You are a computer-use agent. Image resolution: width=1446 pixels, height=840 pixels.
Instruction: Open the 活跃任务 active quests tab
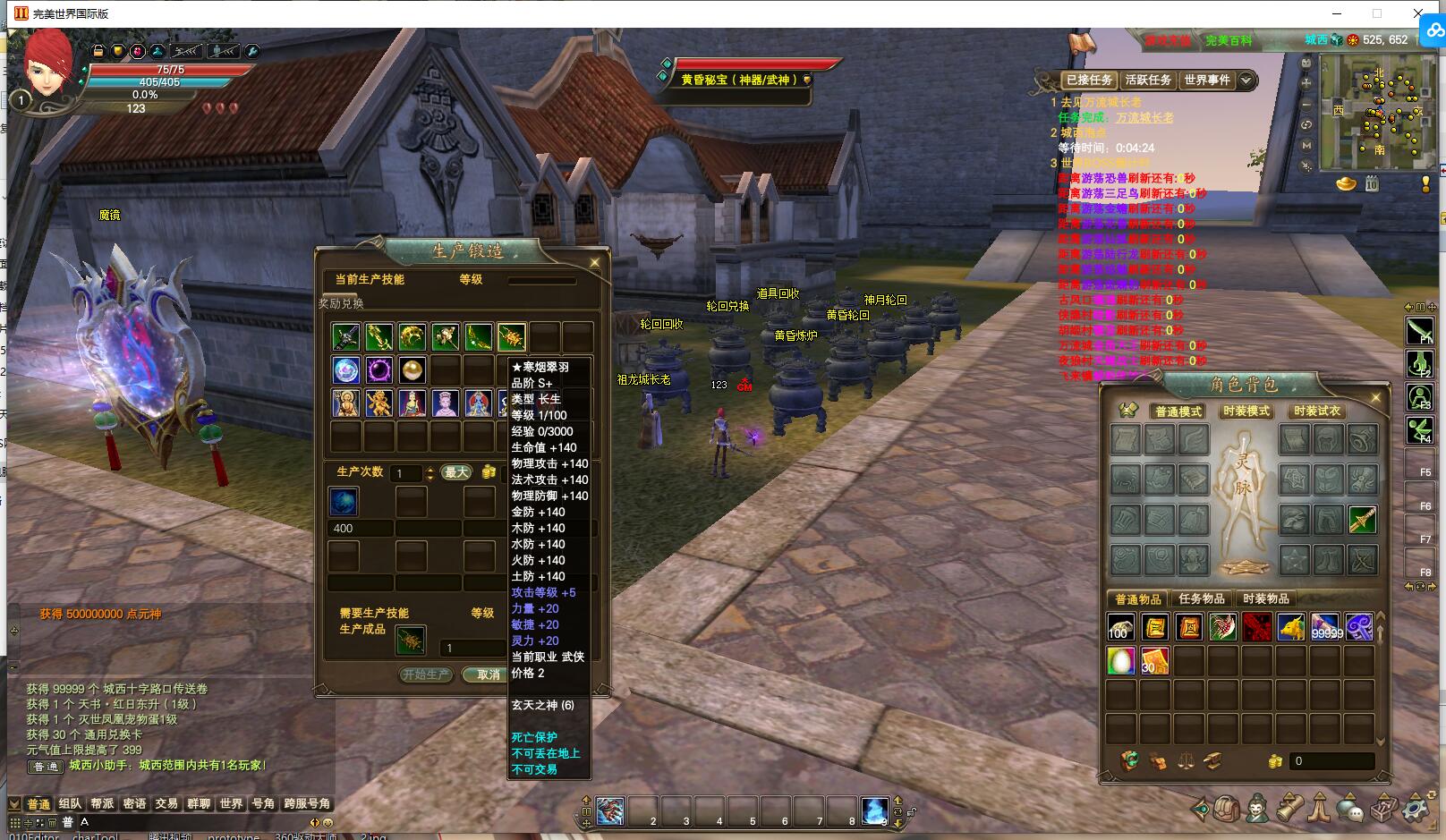[1148, 80]
